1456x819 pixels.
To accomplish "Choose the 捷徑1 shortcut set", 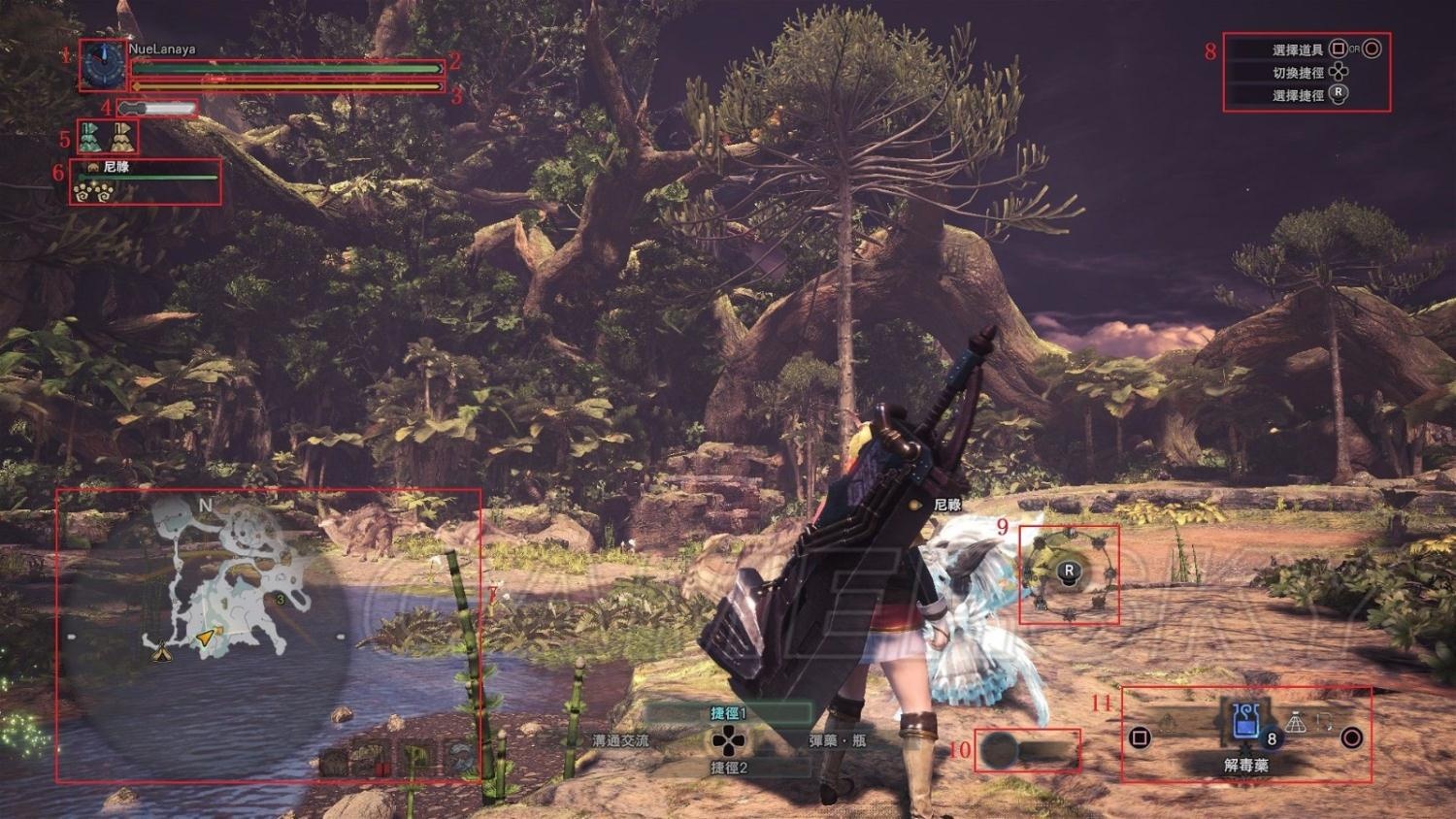I will 728,713.
